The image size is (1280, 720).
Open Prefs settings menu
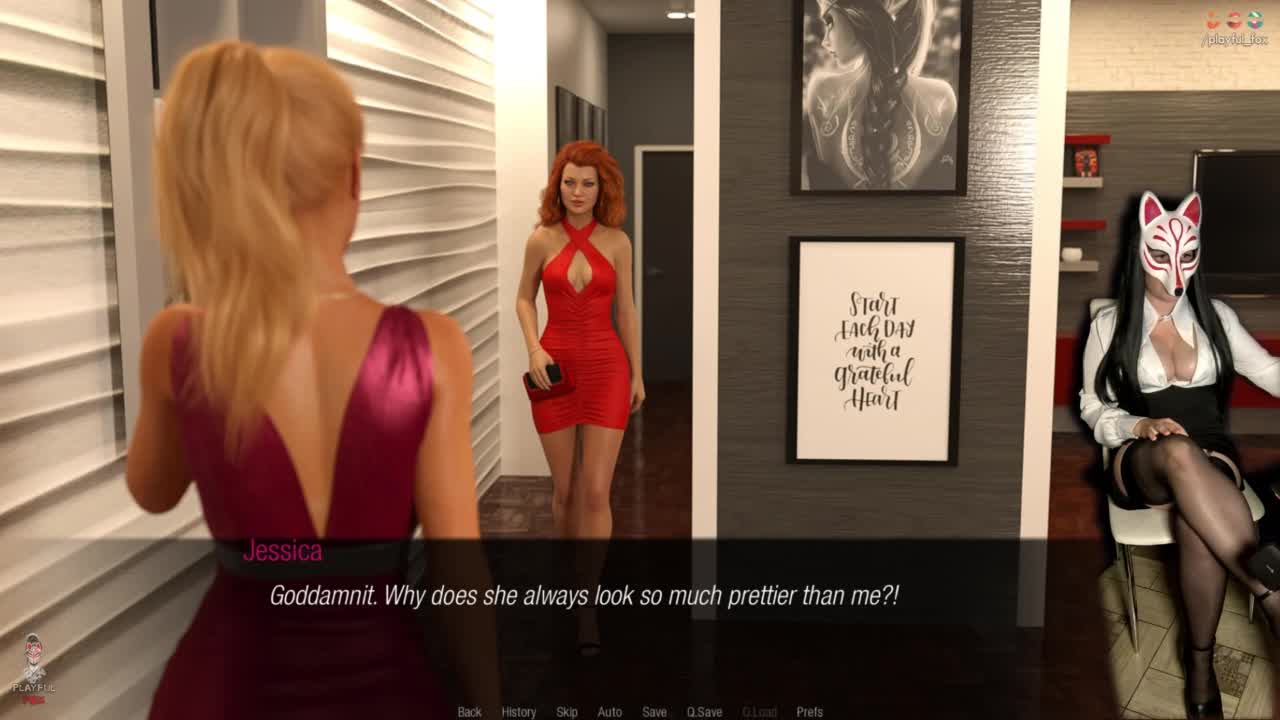pyautogui.click(x=809, y=712)
